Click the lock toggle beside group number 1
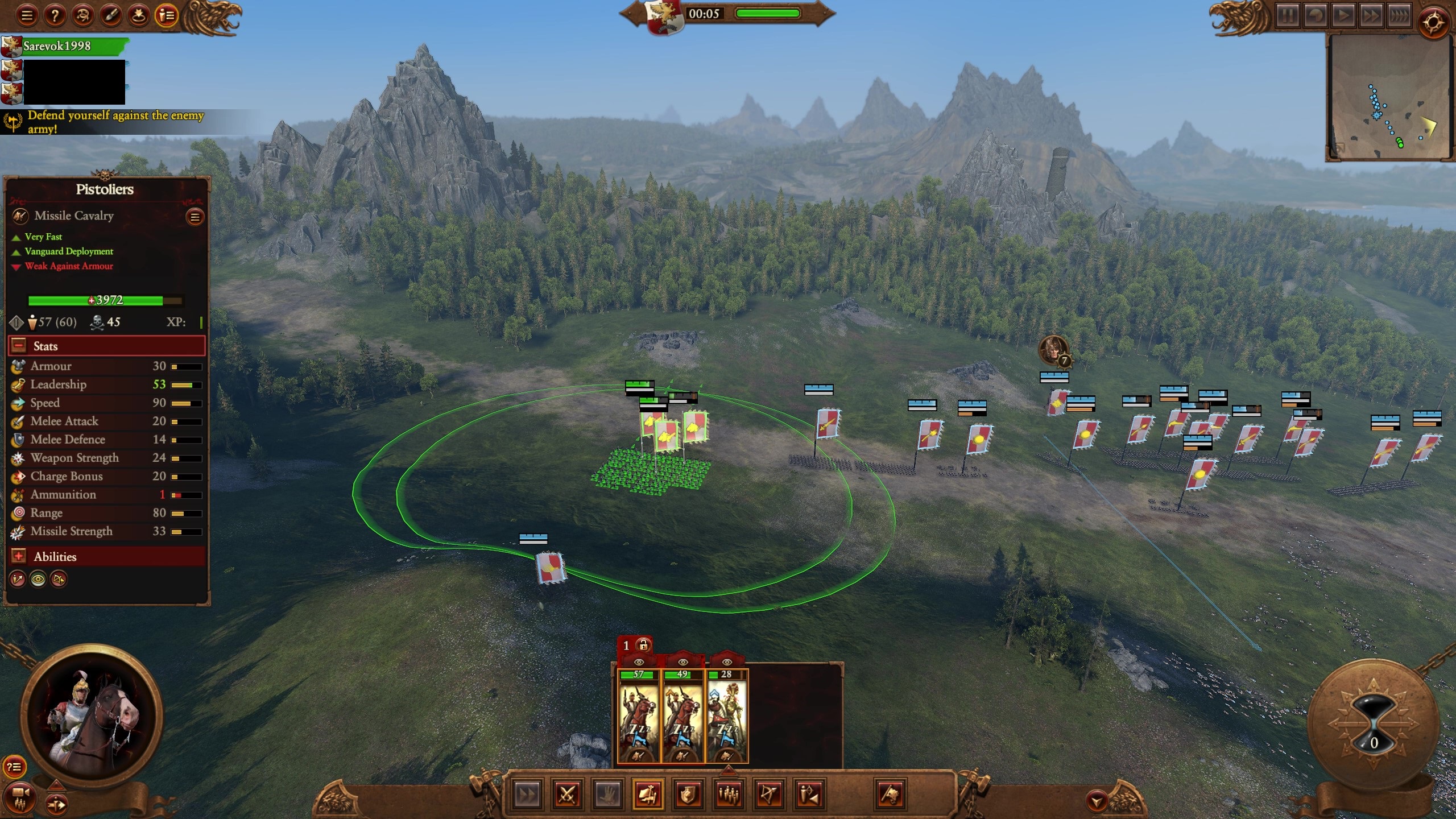This screenshot has width=1456, height=819. (x=644, y=646)
